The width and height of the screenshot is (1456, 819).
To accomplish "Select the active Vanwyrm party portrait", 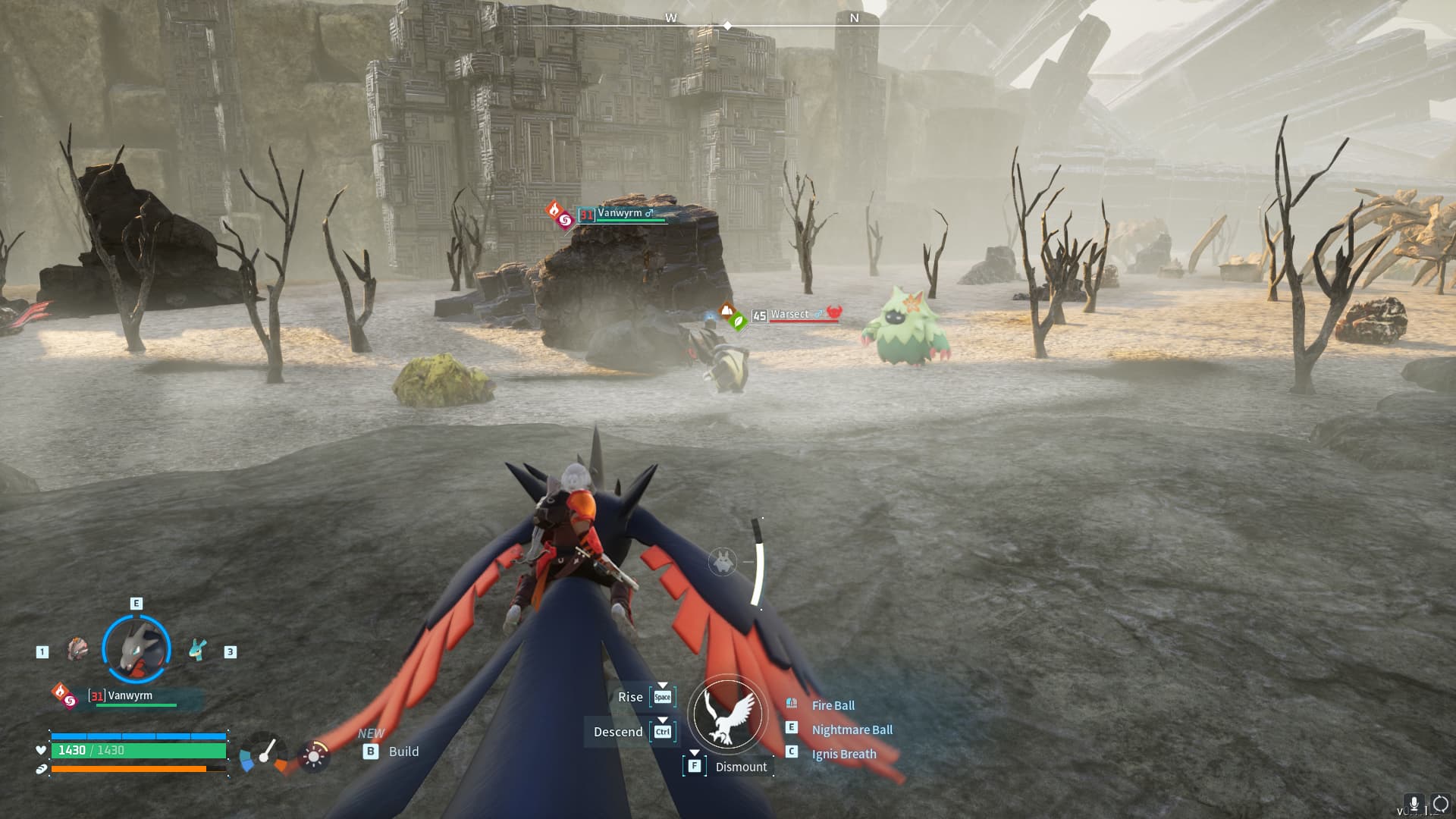I will 136,649.
